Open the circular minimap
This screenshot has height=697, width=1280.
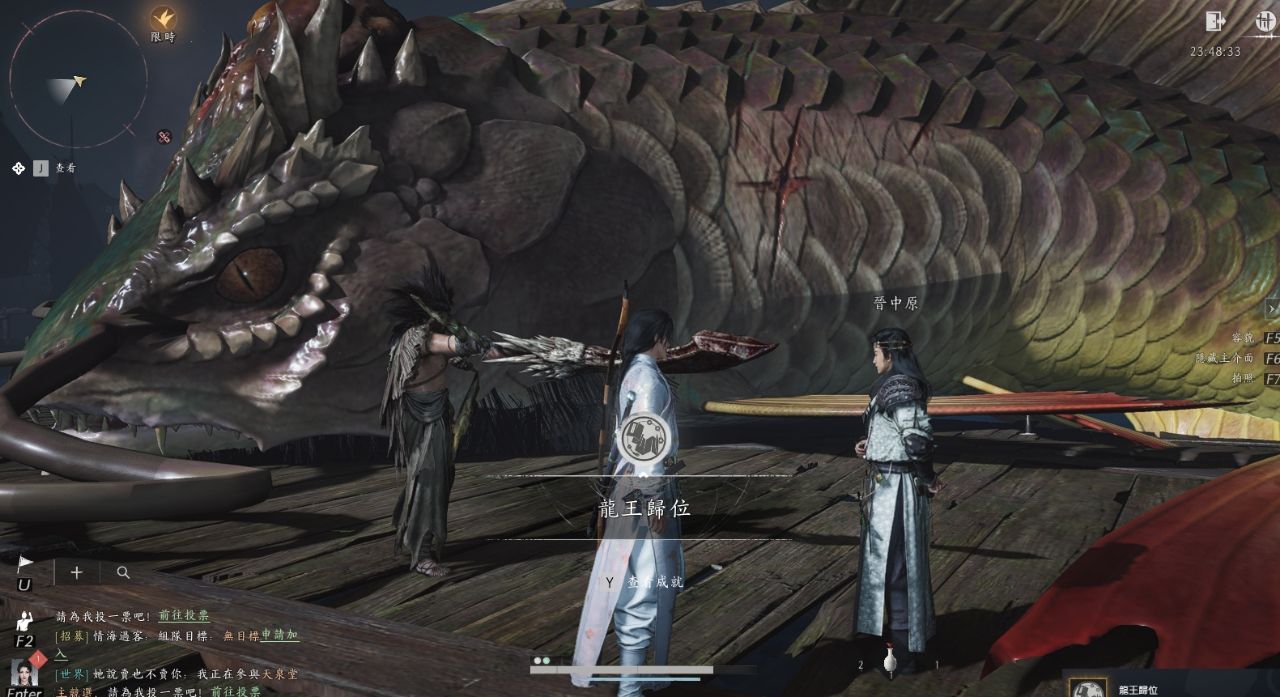pos(77,79)
